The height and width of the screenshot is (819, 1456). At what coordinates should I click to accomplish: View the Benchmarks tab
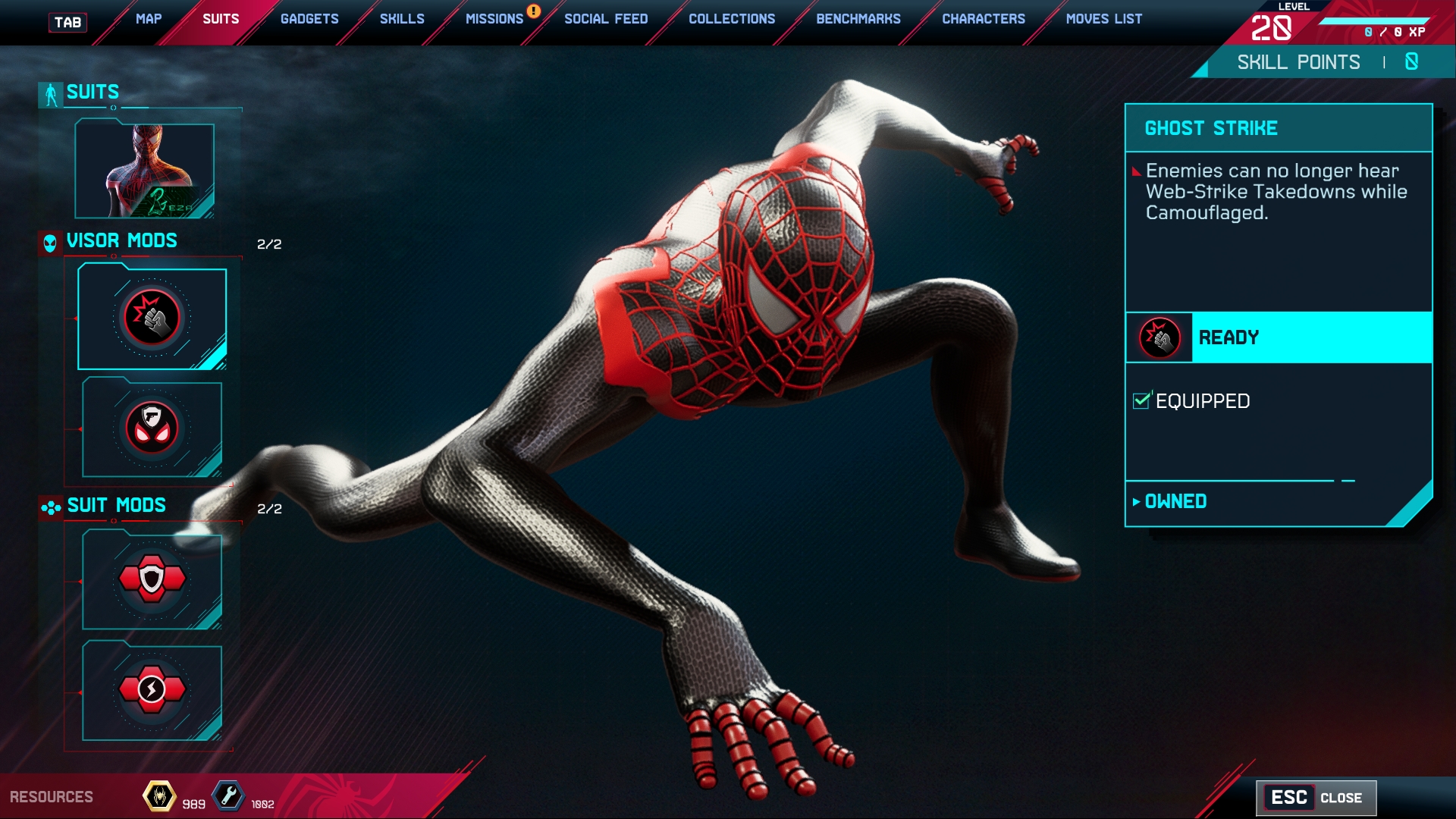pos(858,19)
